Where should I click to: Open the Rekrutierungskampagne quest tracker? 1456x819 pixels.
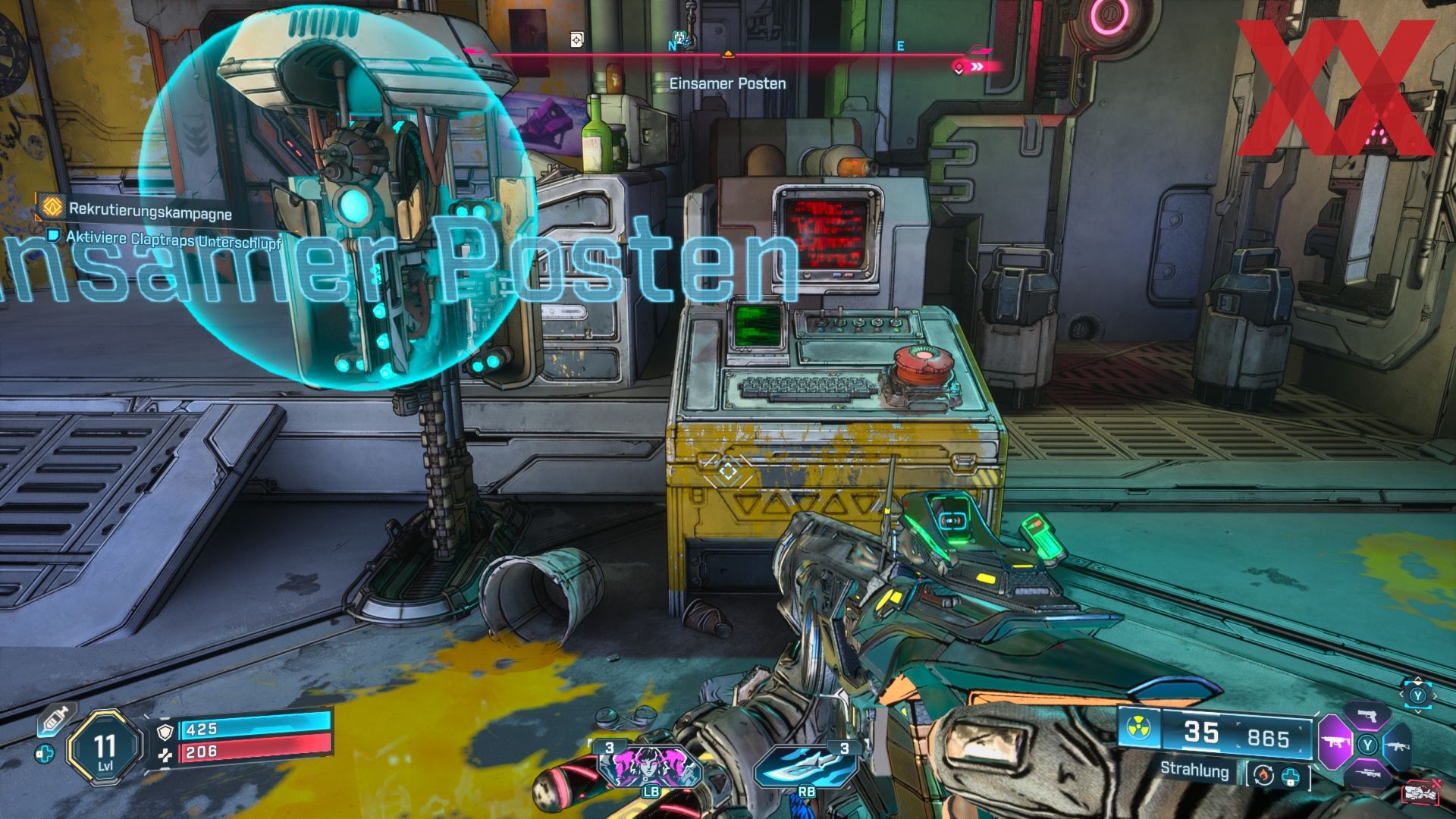click(x=149, y=209)
